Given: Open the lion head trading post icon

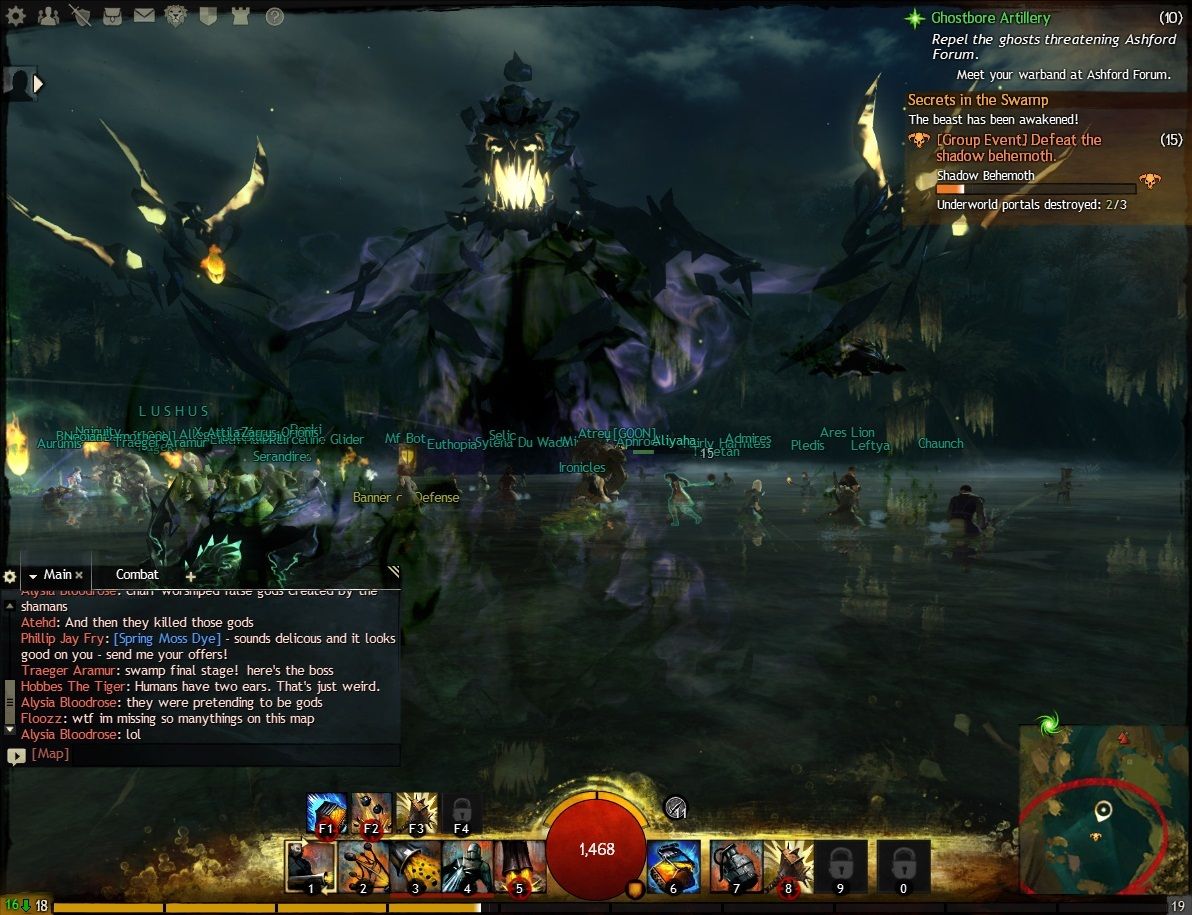Looking at the screenshot, I should coord(176,16).
